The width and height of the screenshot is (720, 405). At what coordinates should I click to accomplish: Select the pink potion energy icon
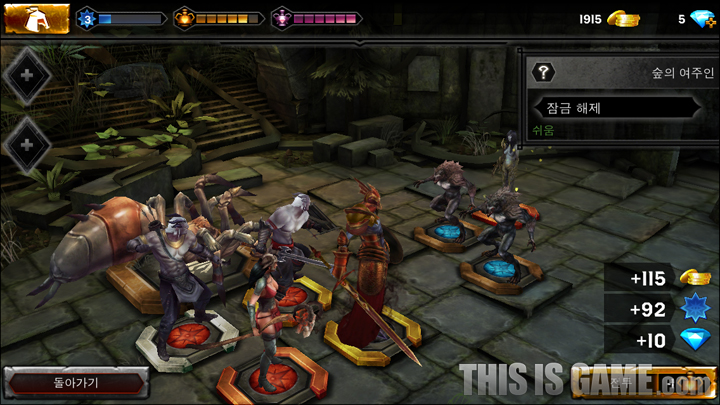pos(281,18)
